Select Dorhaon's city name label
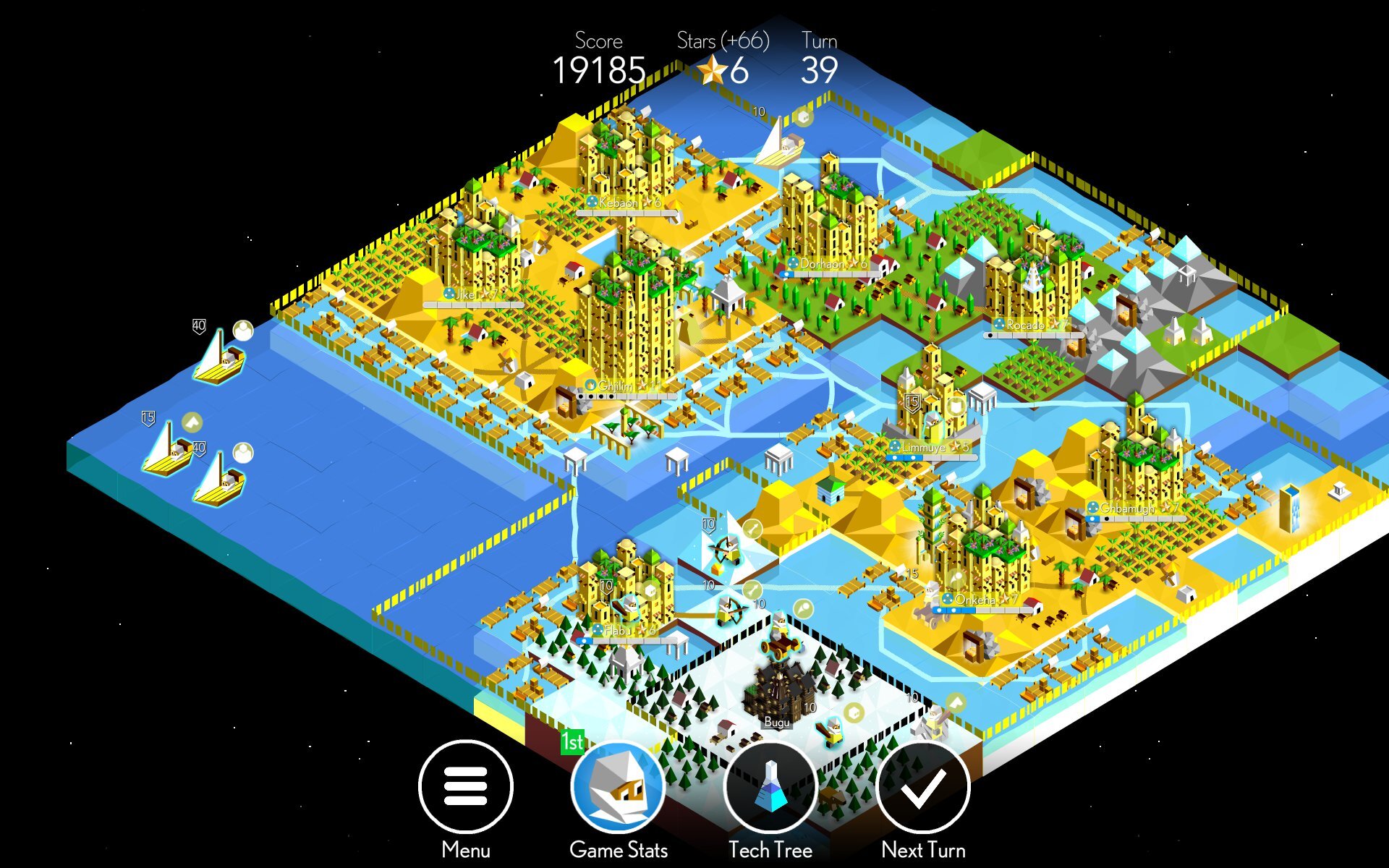This screenshot has height=868, width=1389. 824,263
